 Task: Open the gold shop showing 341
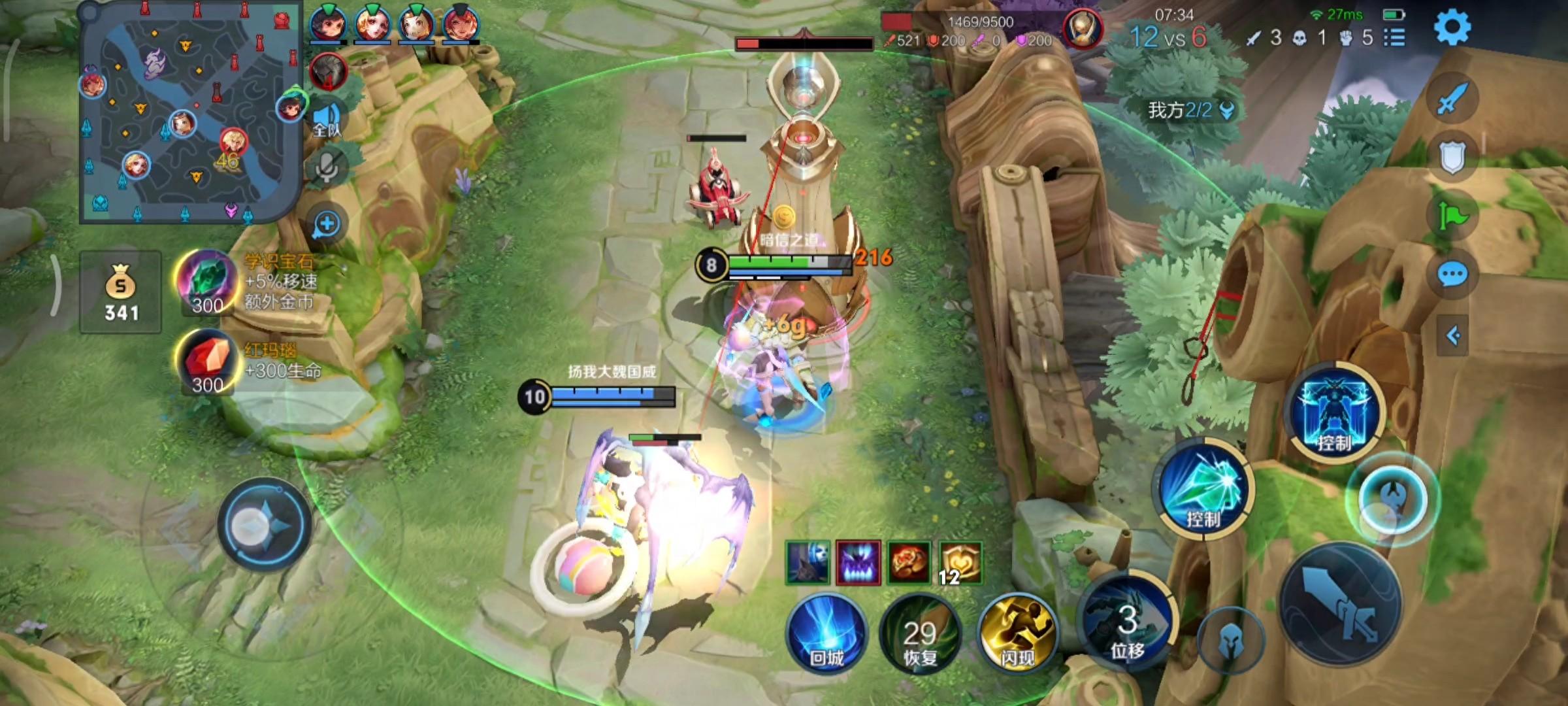coord(121,292)
